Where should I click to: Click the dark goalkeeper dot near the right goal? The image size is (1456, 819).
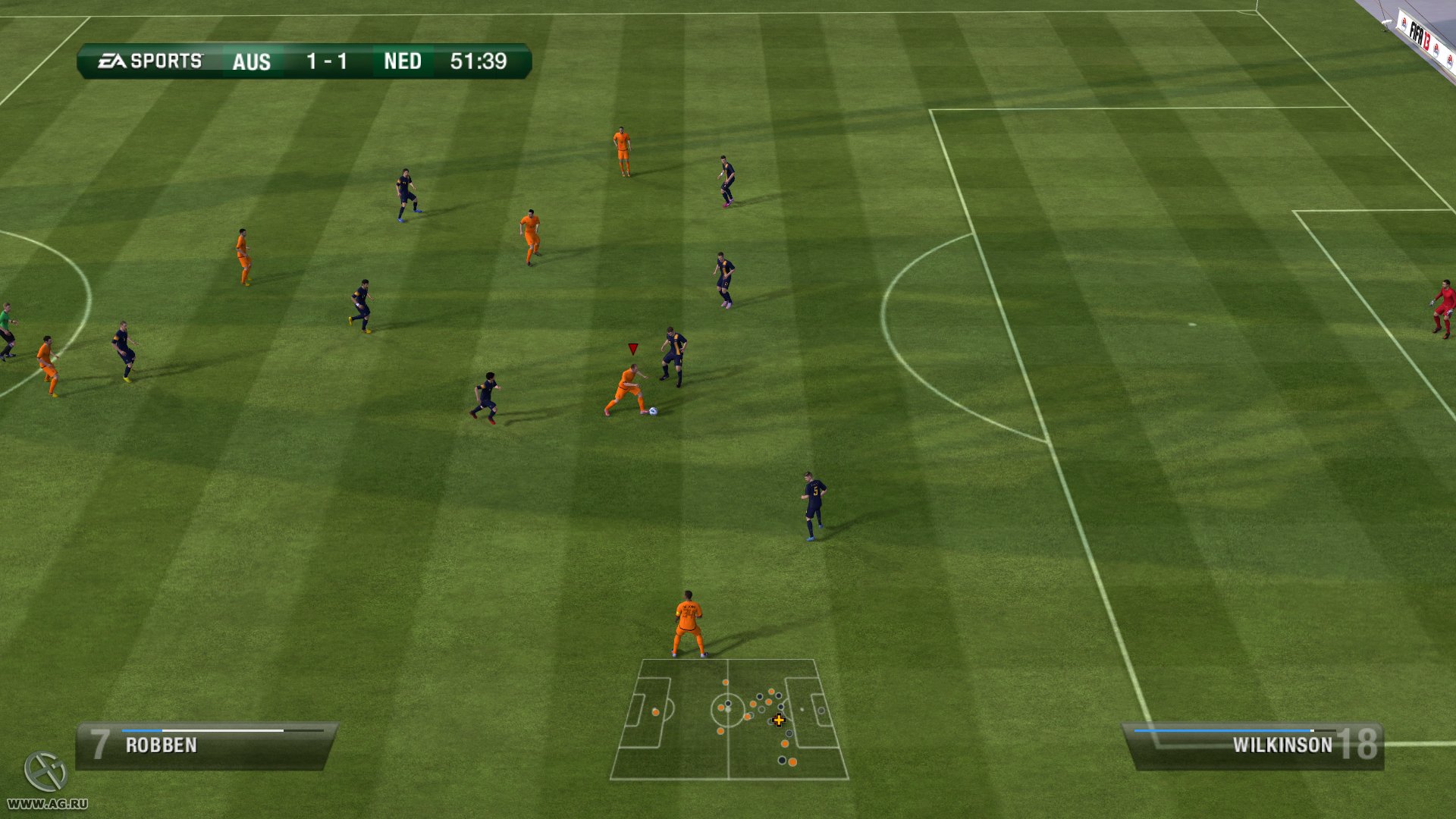[x=821, y=709]
